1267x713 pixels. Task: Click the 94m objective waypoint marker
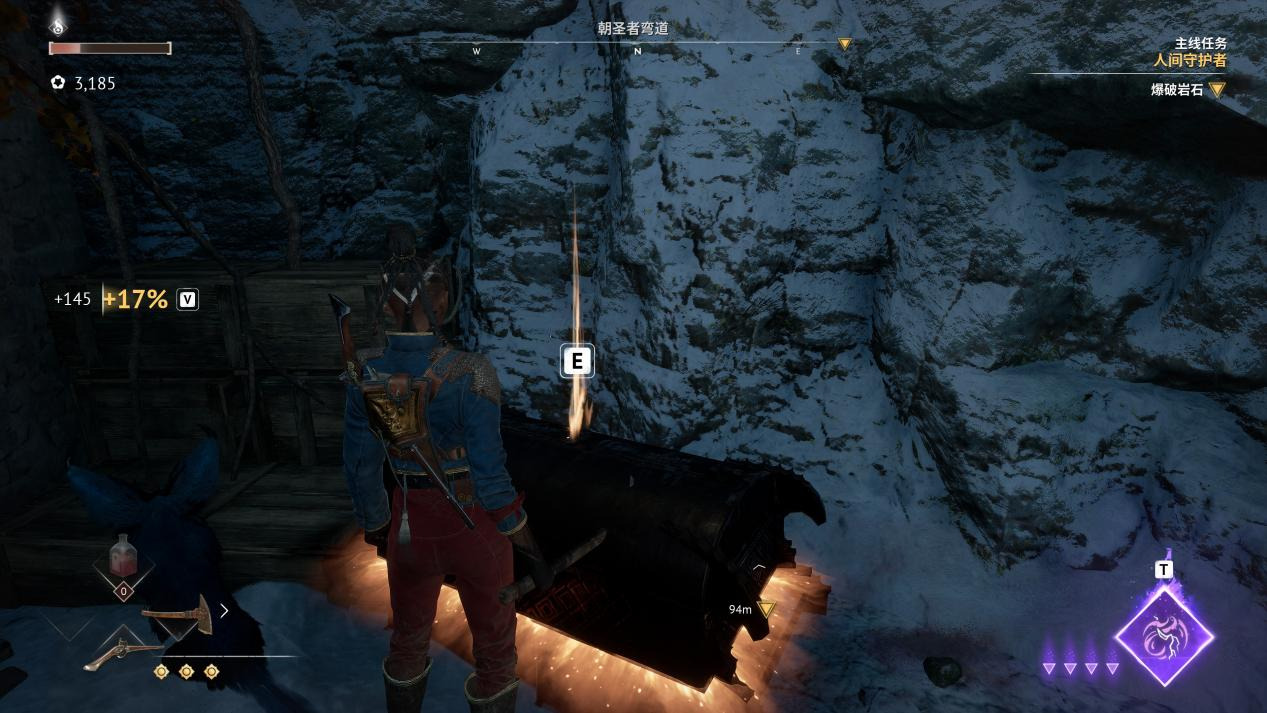[766, 609]
